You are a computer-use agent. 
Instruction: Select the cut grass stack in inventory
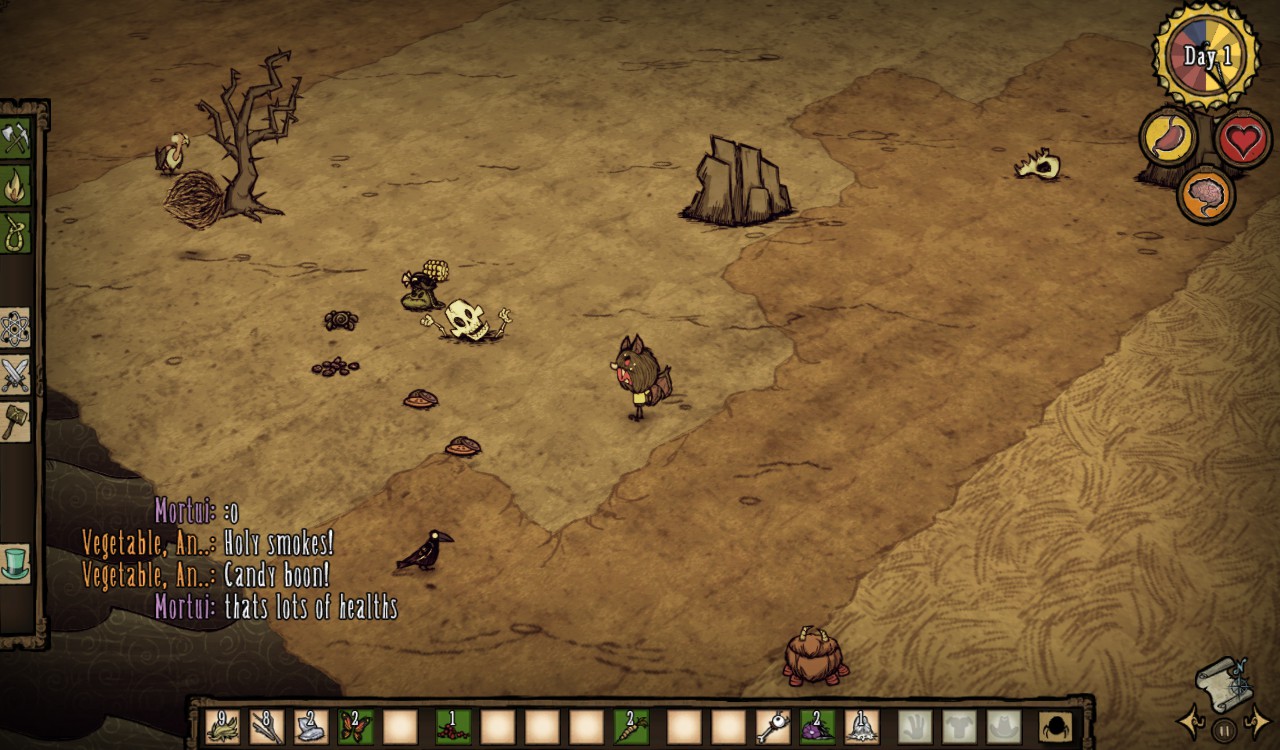click(223, 726)
